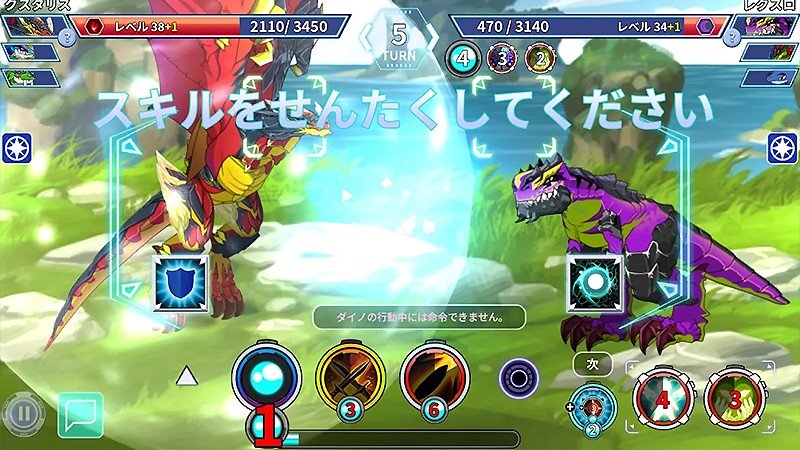Image resolution: width=800 pixels, height=450 pixels.
Task: Click the small white triangle arrow
Action: [186, 376]
